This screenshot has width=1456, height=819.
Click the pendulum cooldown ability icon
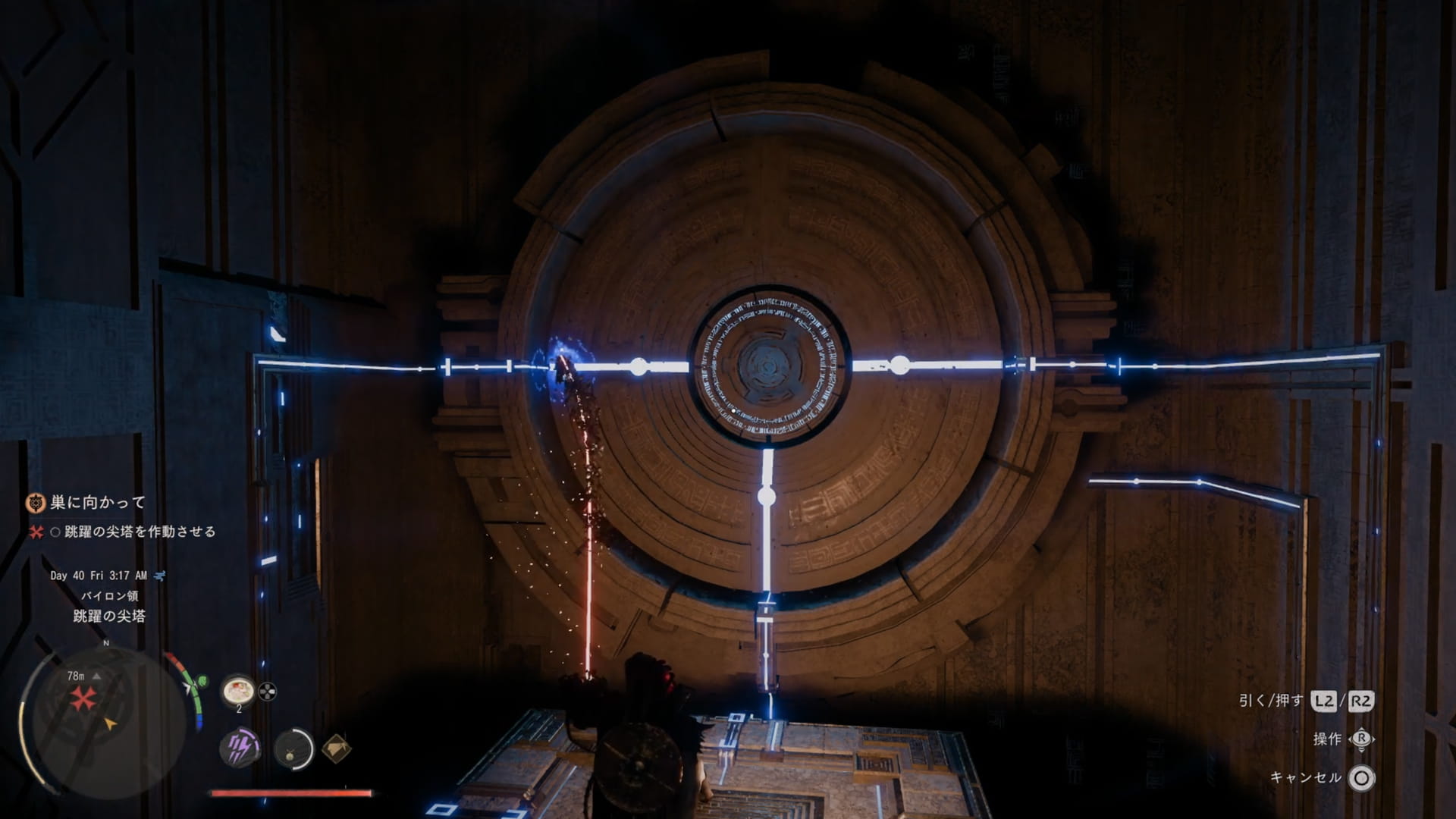pyautogui.click(x=293, y=749)
